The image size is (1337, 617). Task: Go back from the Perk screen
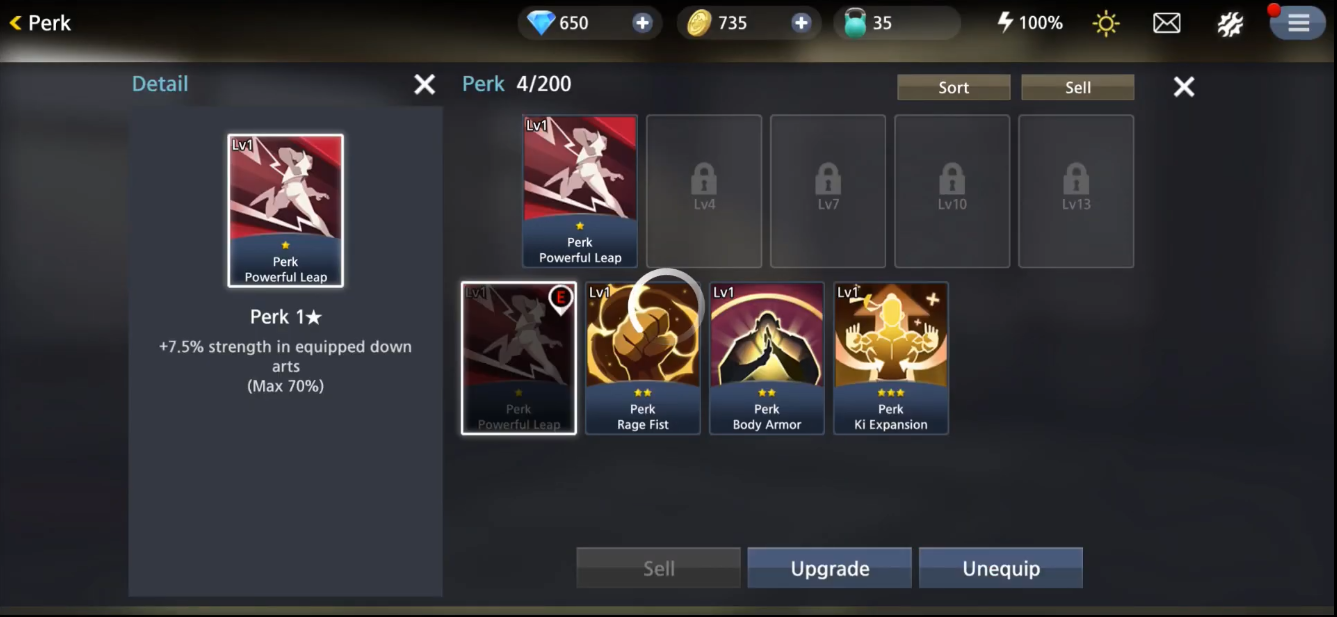pos(40,23)
